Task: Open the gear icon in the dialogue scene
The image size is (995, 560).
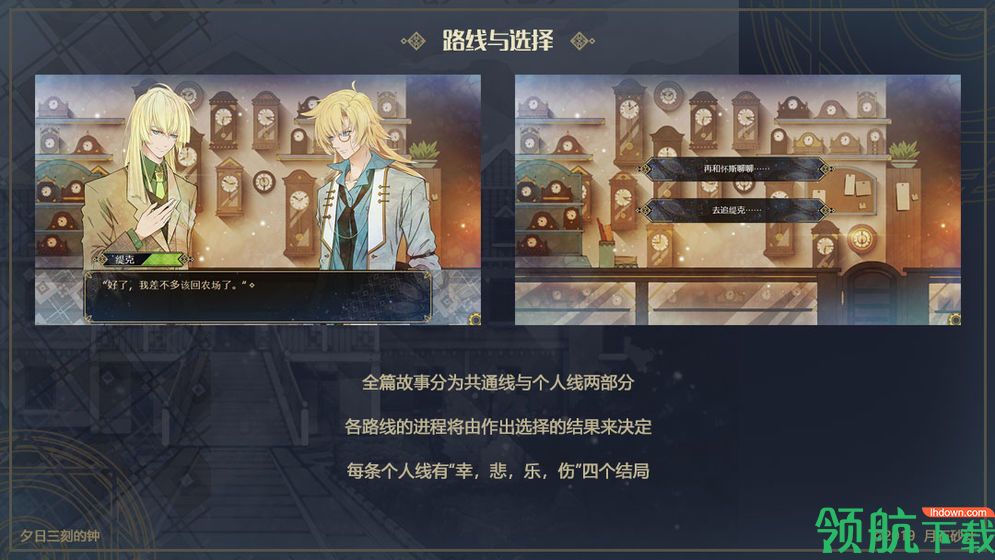Action: click(474, 319)
